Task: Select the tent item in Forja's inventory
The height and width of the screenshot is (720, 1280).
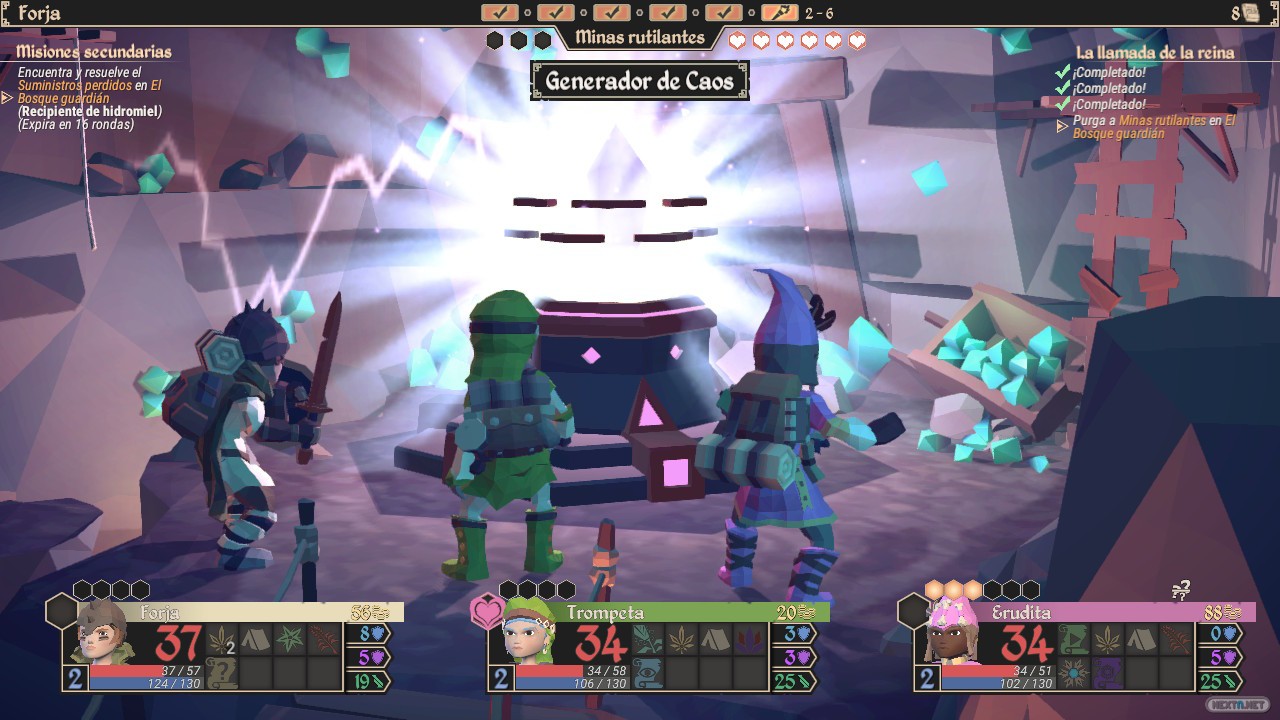Action: coord(255,639)
